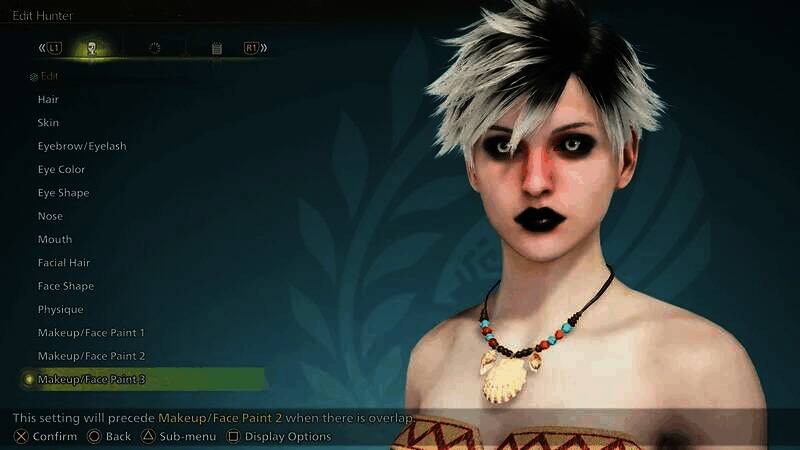Select the Physique option
The width and height of the screenshot is (800, 450).
pos(60,309)
